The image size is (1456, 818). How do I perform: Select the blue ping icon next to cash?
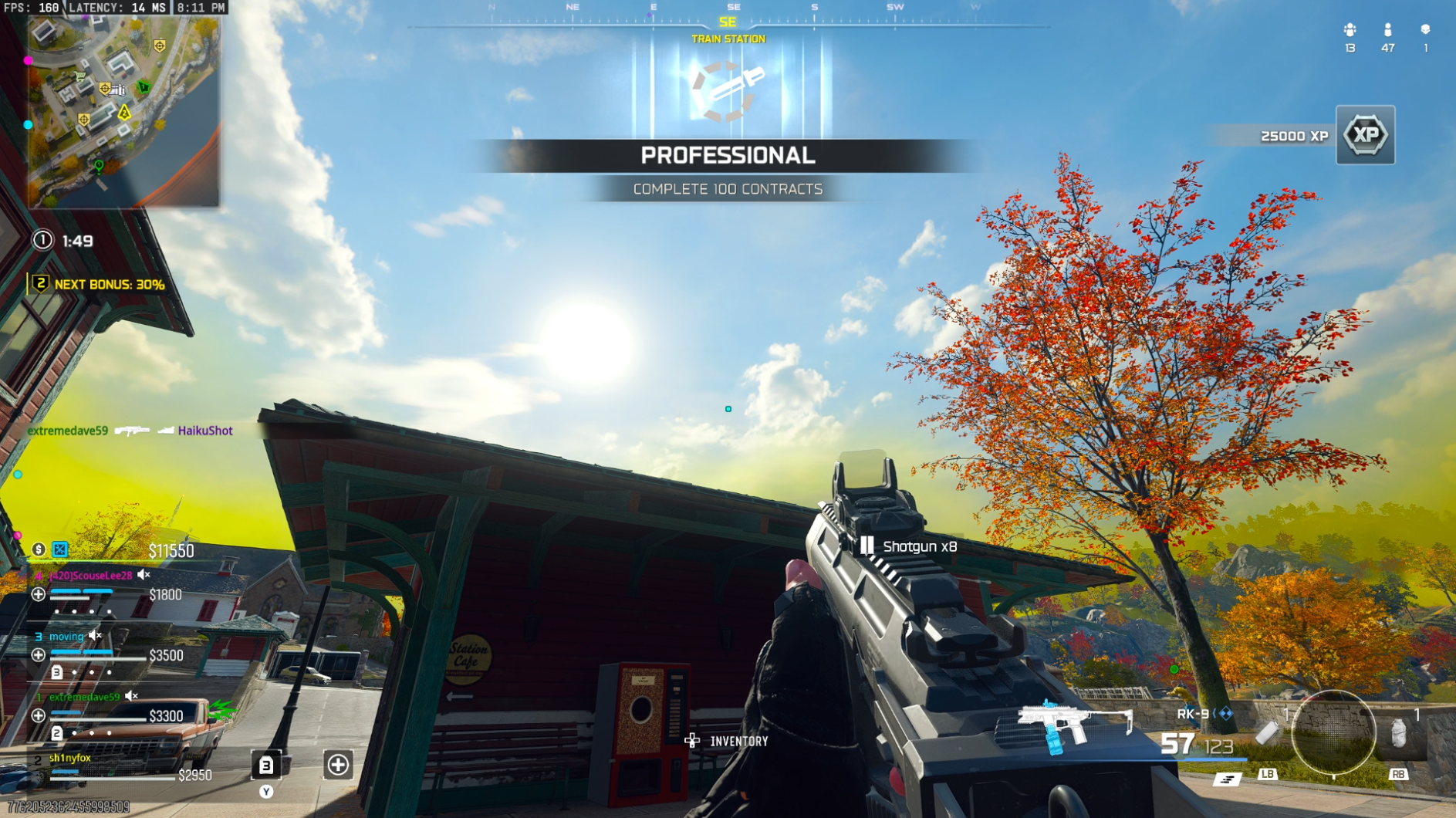point(59,549)
